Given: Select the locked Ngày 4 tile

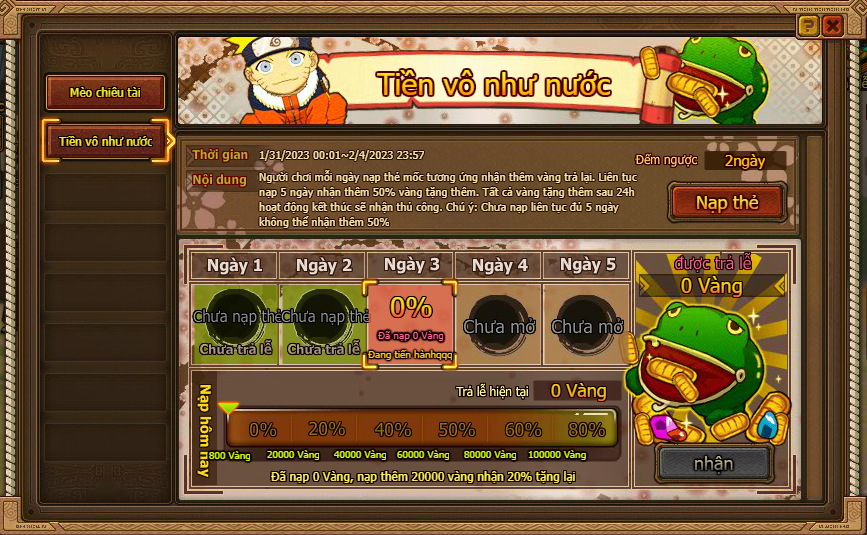Looking at the screenshot, I should 499,322.
